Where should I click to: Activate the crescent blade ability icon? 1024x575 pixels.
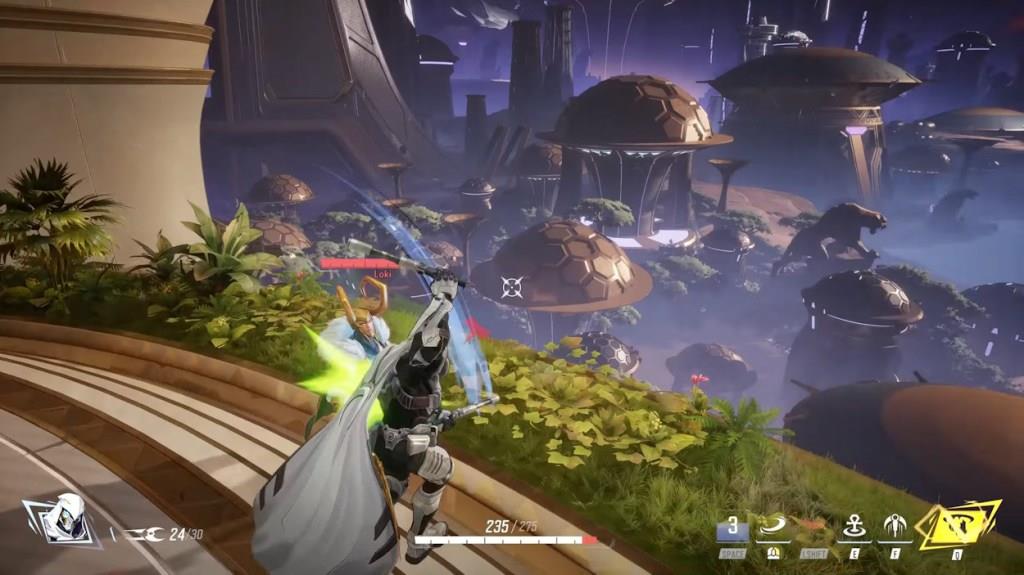point(772,526)
